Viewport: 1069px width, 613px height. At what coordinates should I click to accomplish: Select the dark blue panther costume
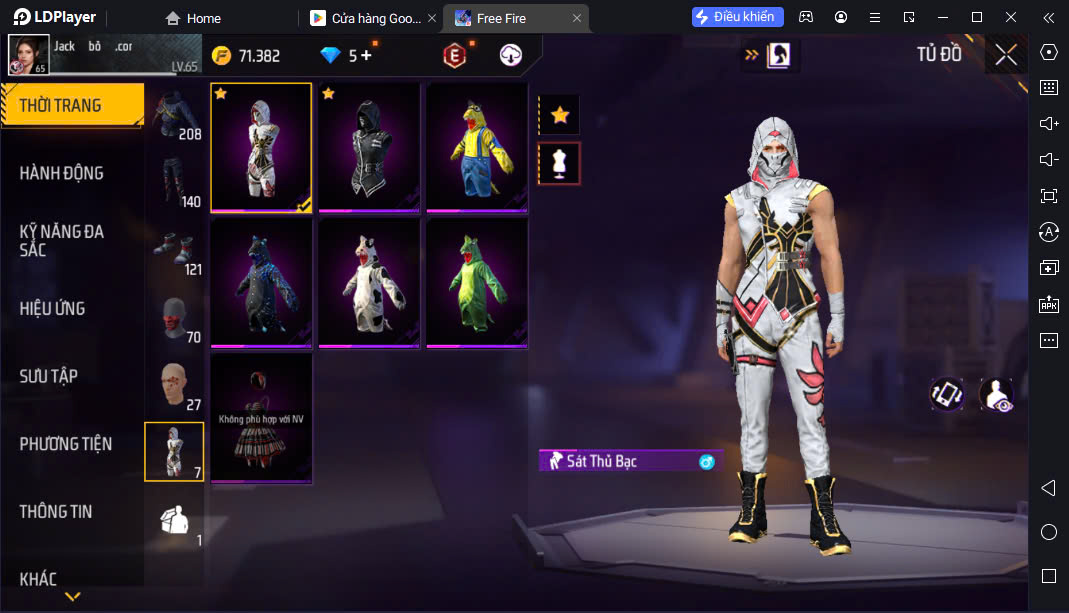261,283
